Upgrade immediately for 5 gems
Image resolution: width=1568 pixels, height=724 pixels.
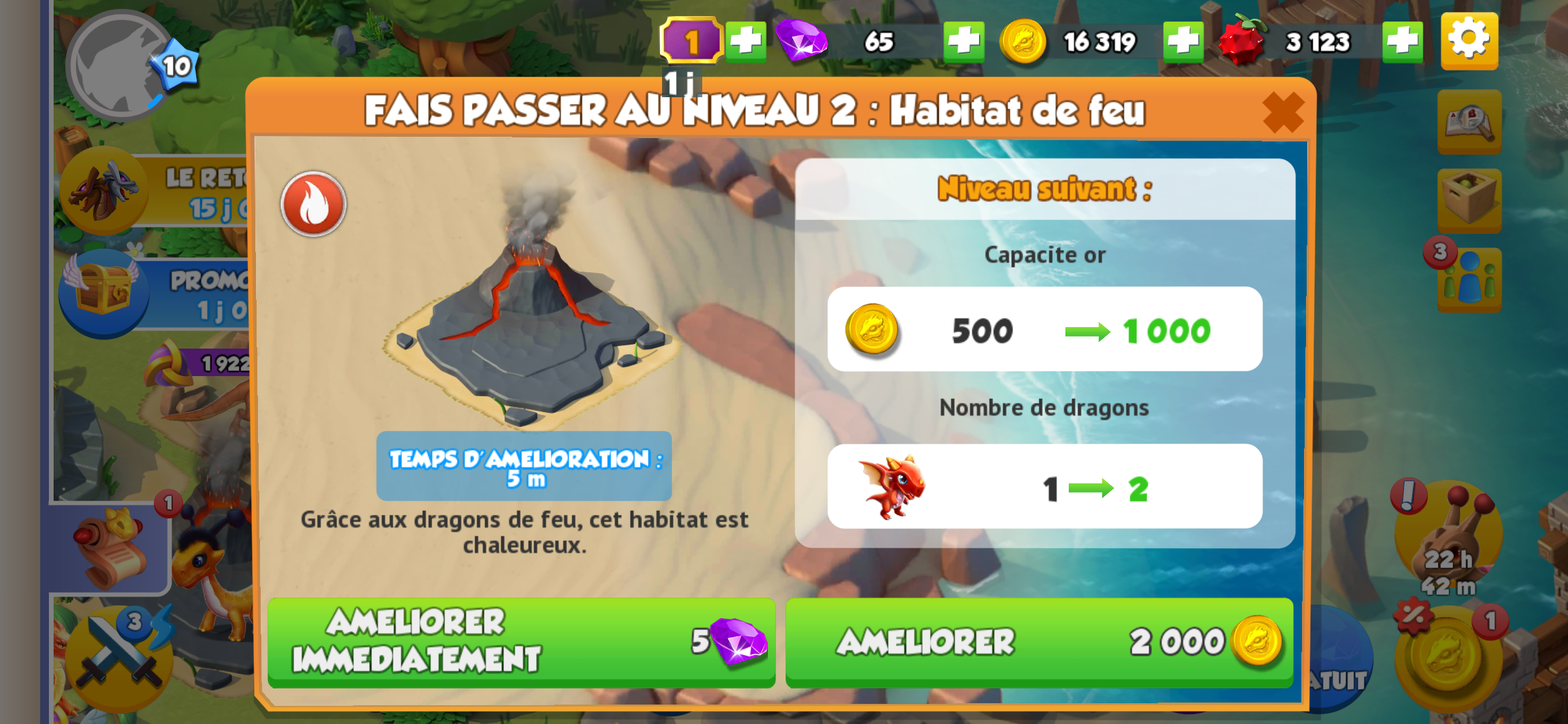(521, 642)
